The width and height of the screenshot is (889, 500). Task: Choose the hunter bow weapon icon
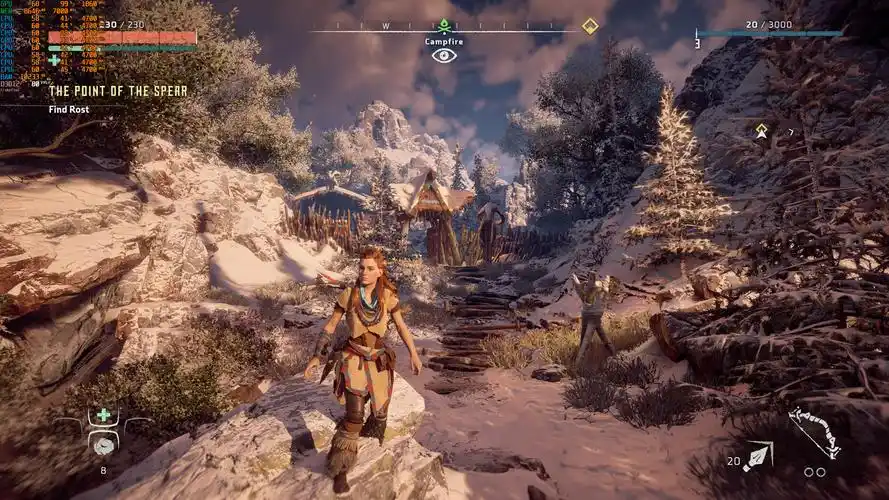pyautogui.click(x=813, y=430)
